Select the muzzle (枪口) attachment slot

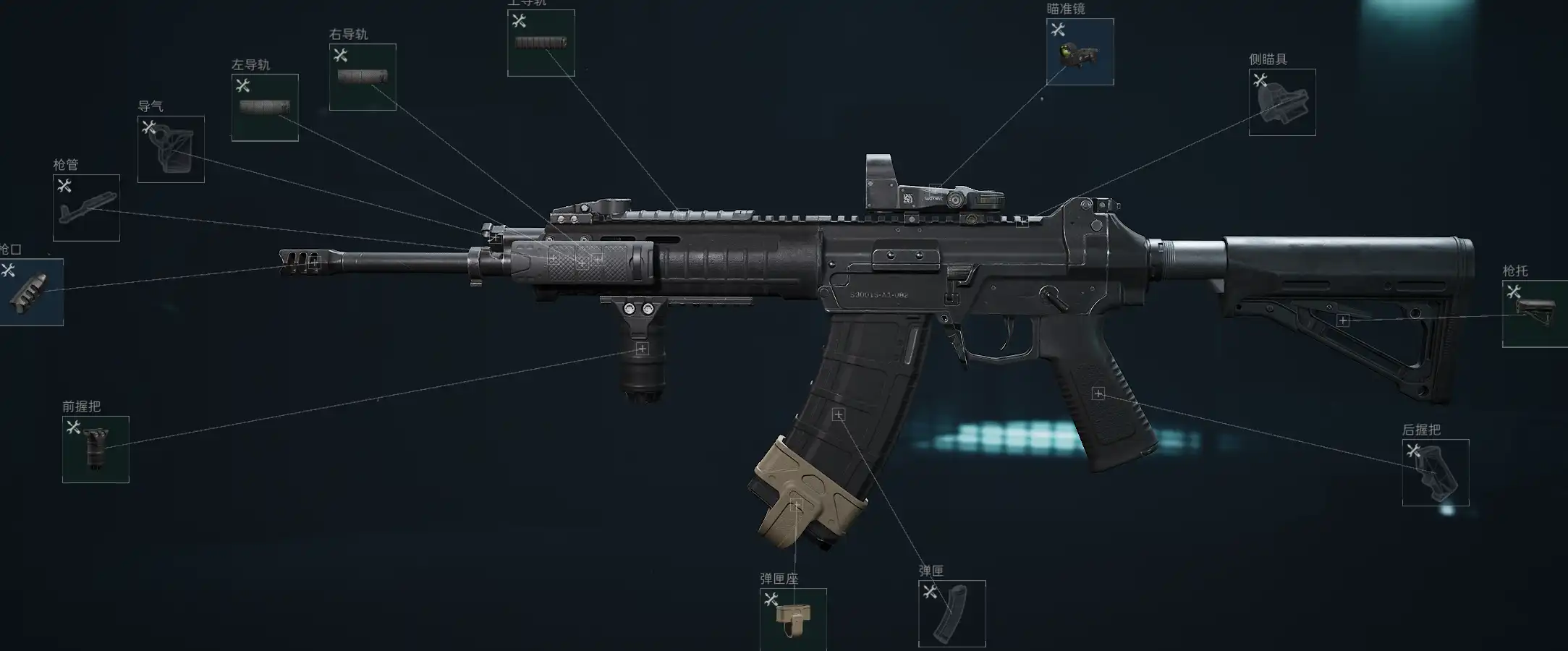[30, 292]
